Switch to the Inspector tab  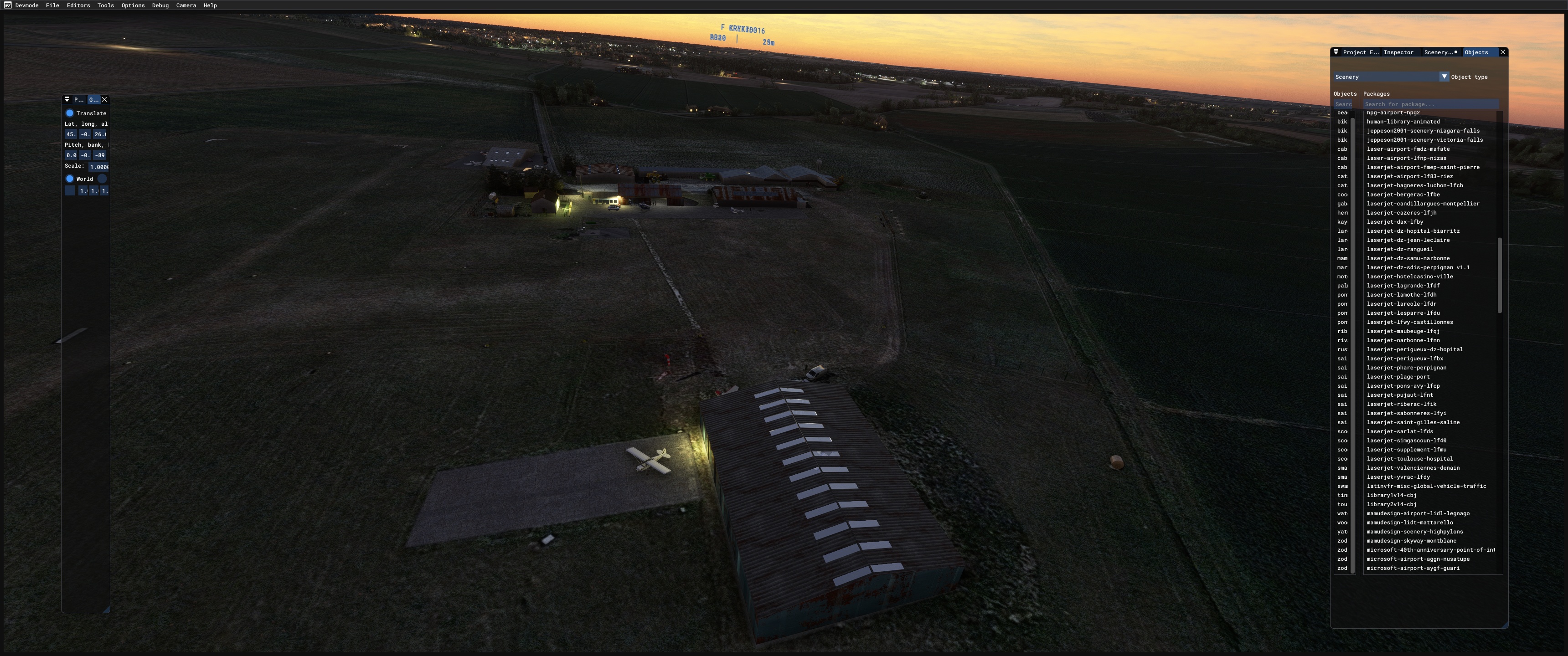pyautogui.click(x=1398, y=52)
